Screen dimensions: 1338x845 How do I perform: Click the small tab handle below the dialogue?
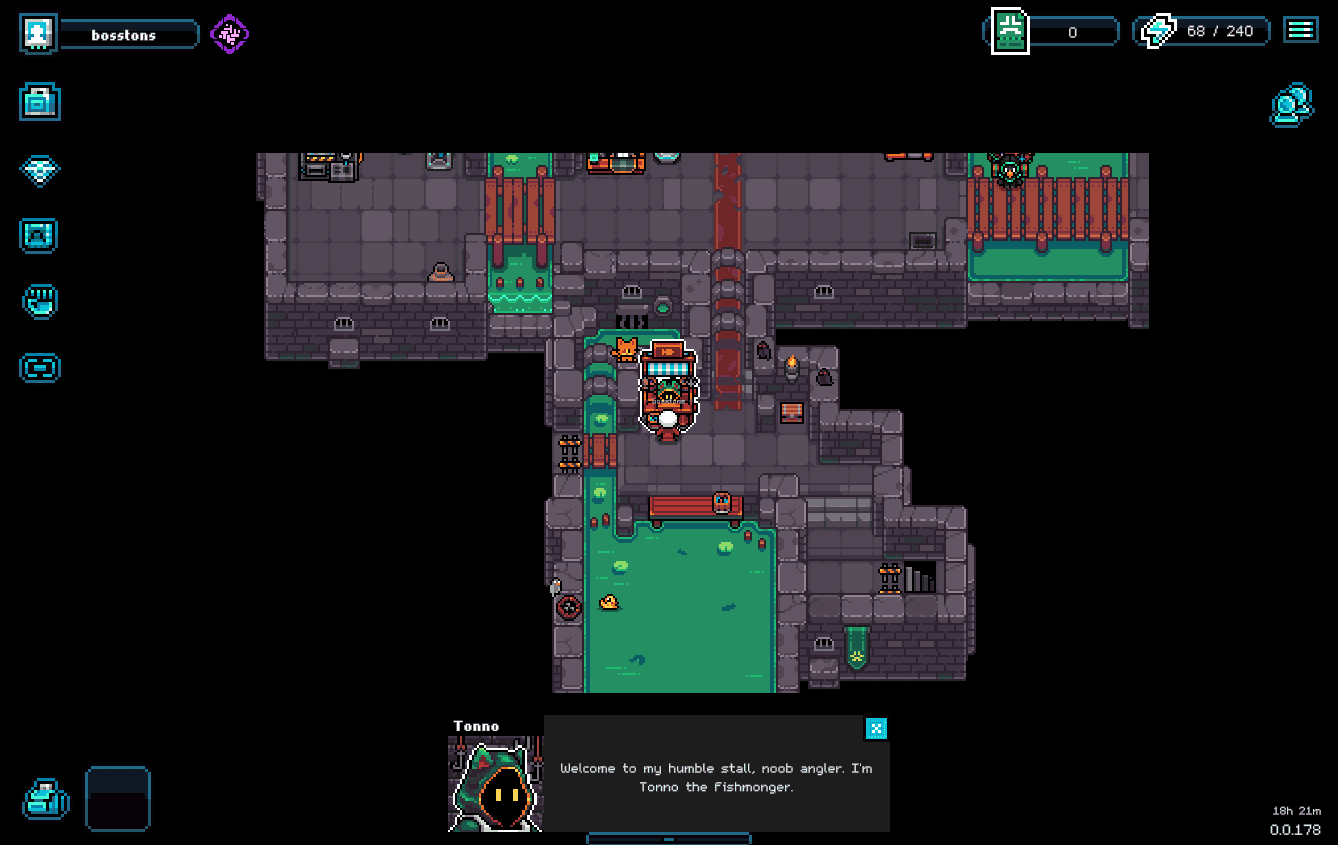click(668, 838)
